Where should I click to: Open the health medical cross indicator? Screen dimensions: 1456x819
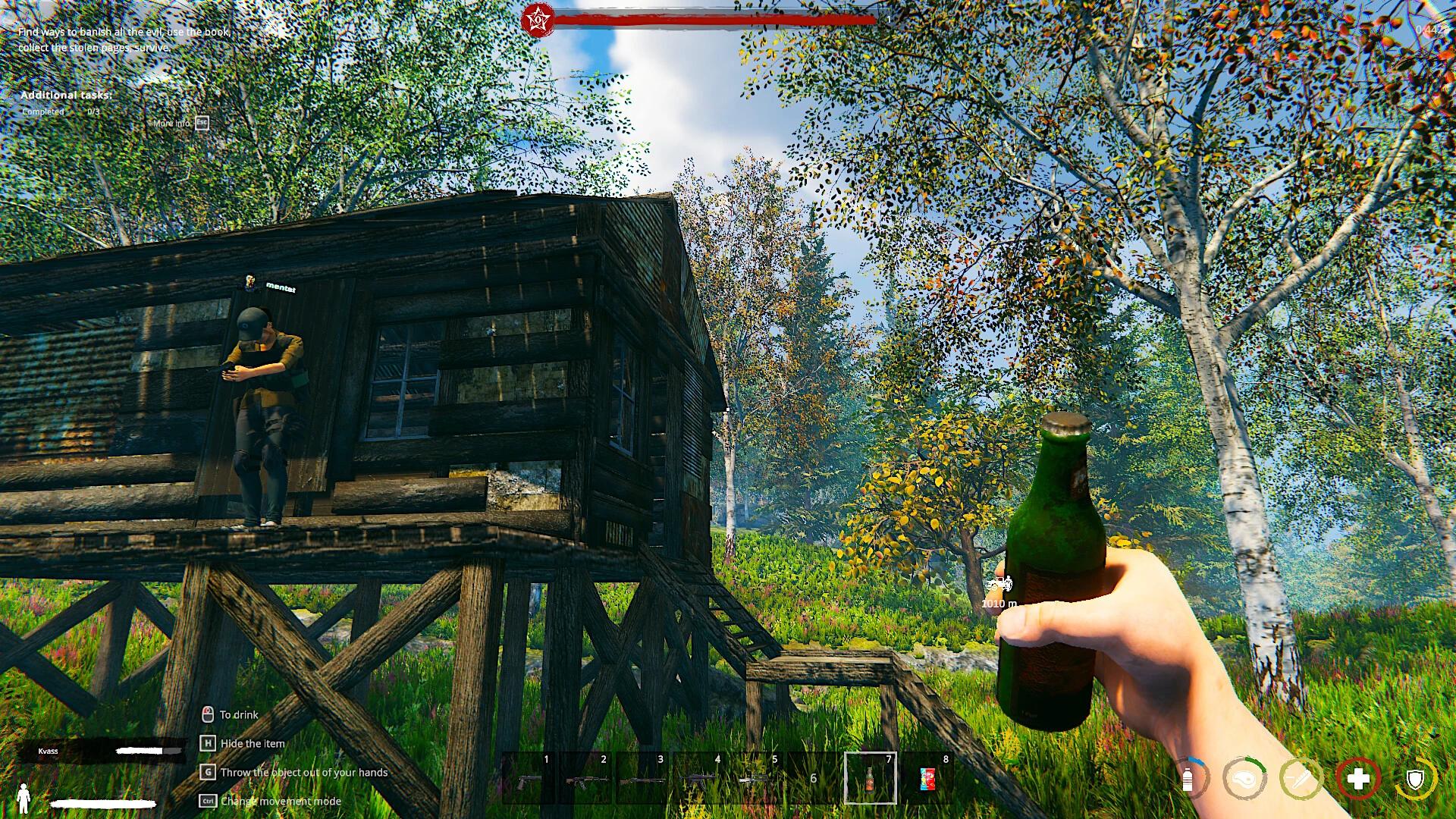1359,779
